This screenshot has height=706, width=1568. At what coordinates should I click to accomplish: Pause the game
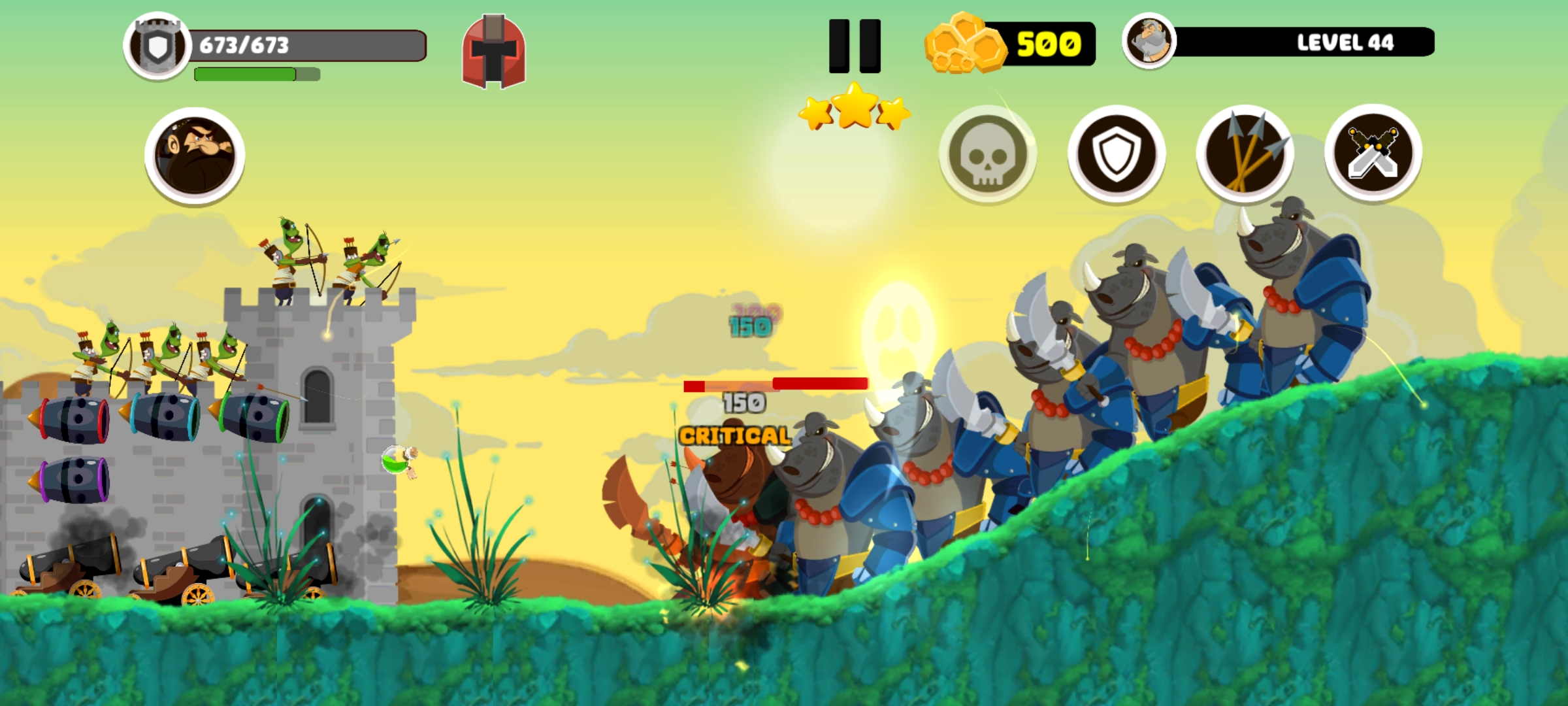(853, 47)
